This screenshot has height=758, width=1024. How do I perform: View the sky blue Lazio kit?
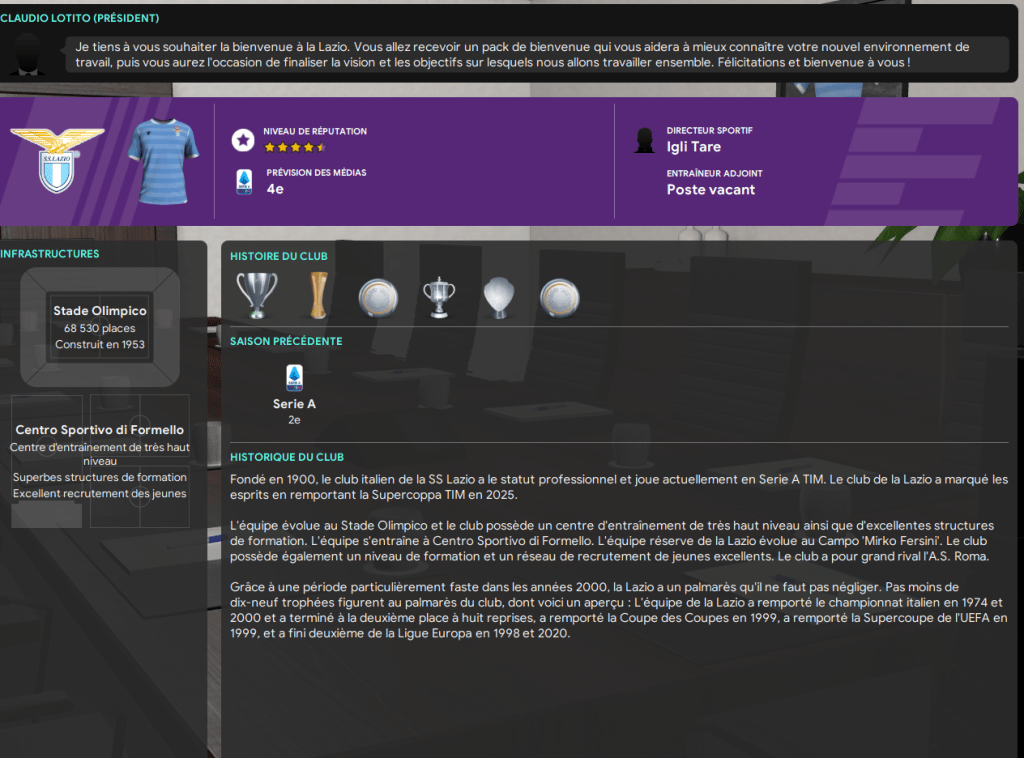click(x=163, y=160)
